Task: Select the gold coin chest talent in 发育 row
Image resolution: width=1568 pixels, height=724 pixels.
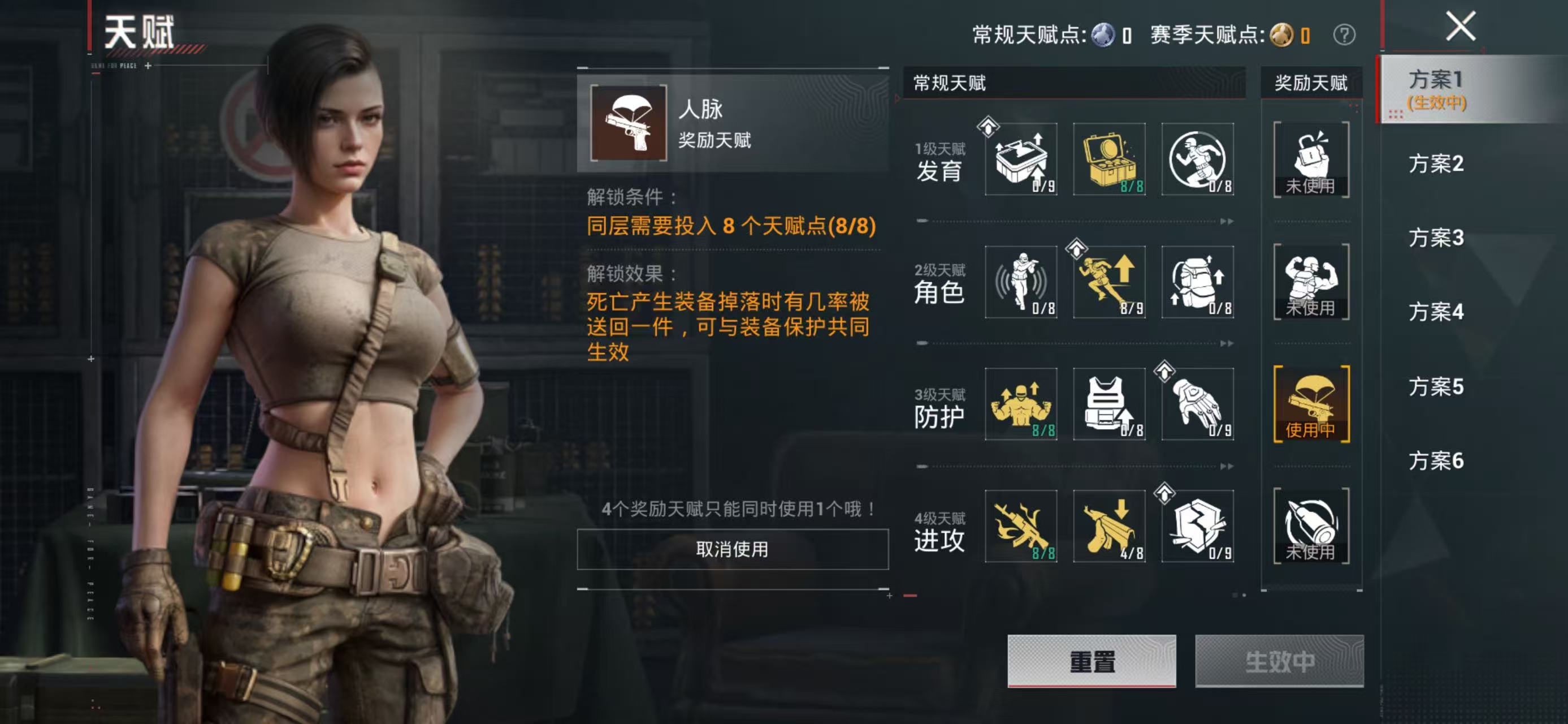Action: point(1110,160)
